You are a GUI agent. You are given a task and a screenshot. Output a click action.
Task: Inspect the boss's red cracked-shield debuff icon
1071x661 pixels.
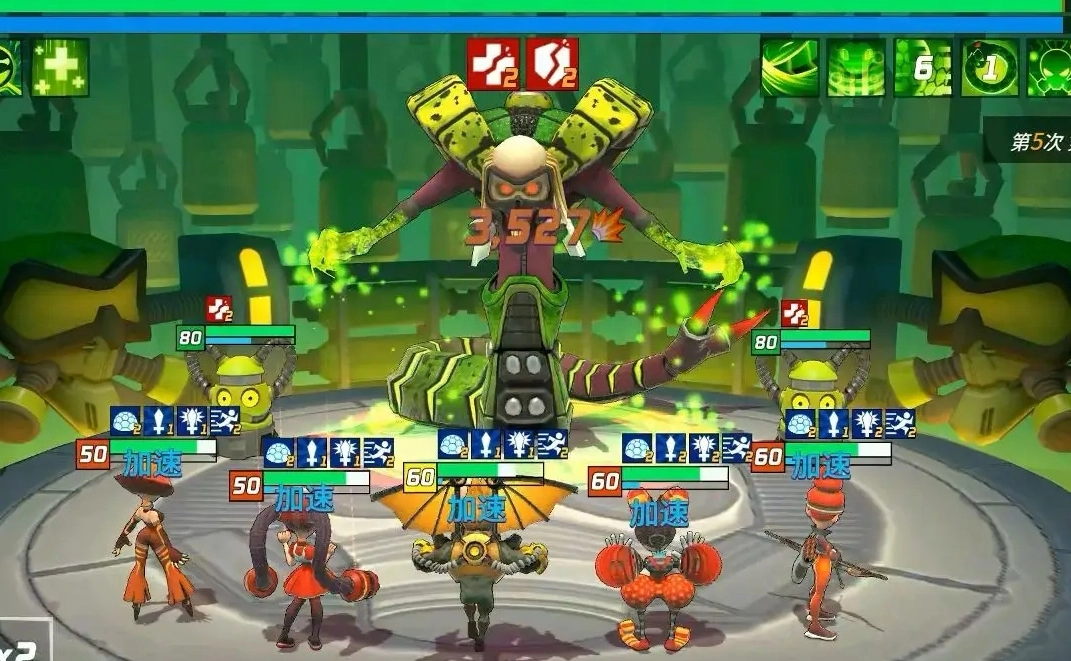552,64
